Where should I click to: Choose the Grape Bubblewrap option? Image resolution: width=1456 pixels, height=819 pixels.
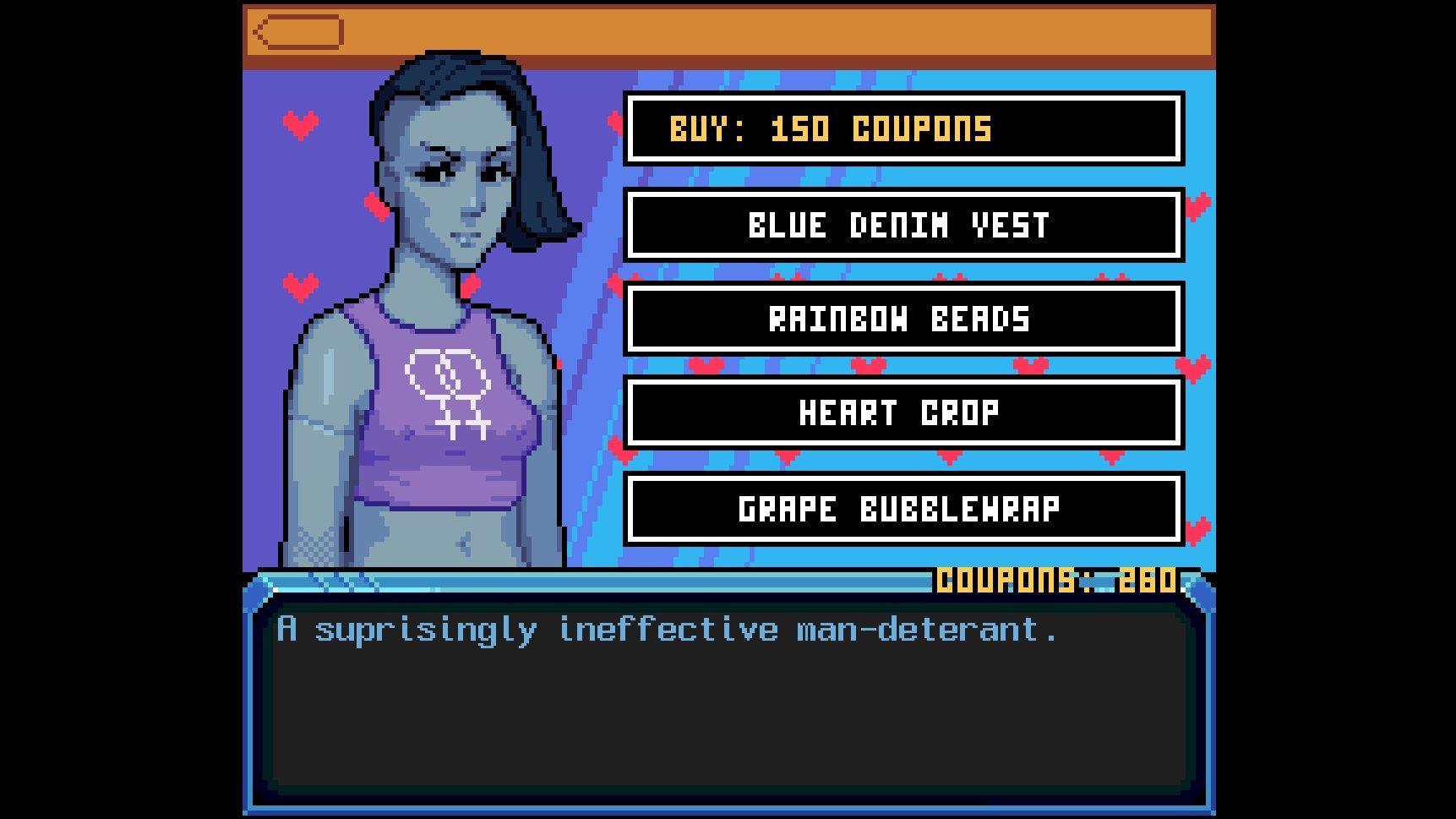coord(901,509)
